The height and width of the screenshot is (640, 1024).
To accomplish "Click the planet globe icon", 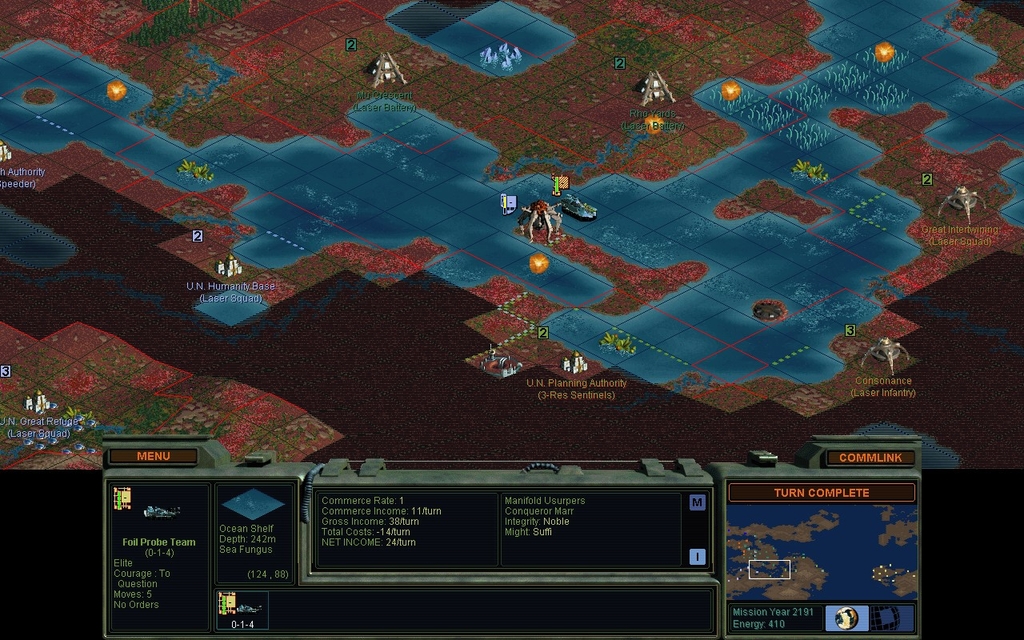I will 846,617.
